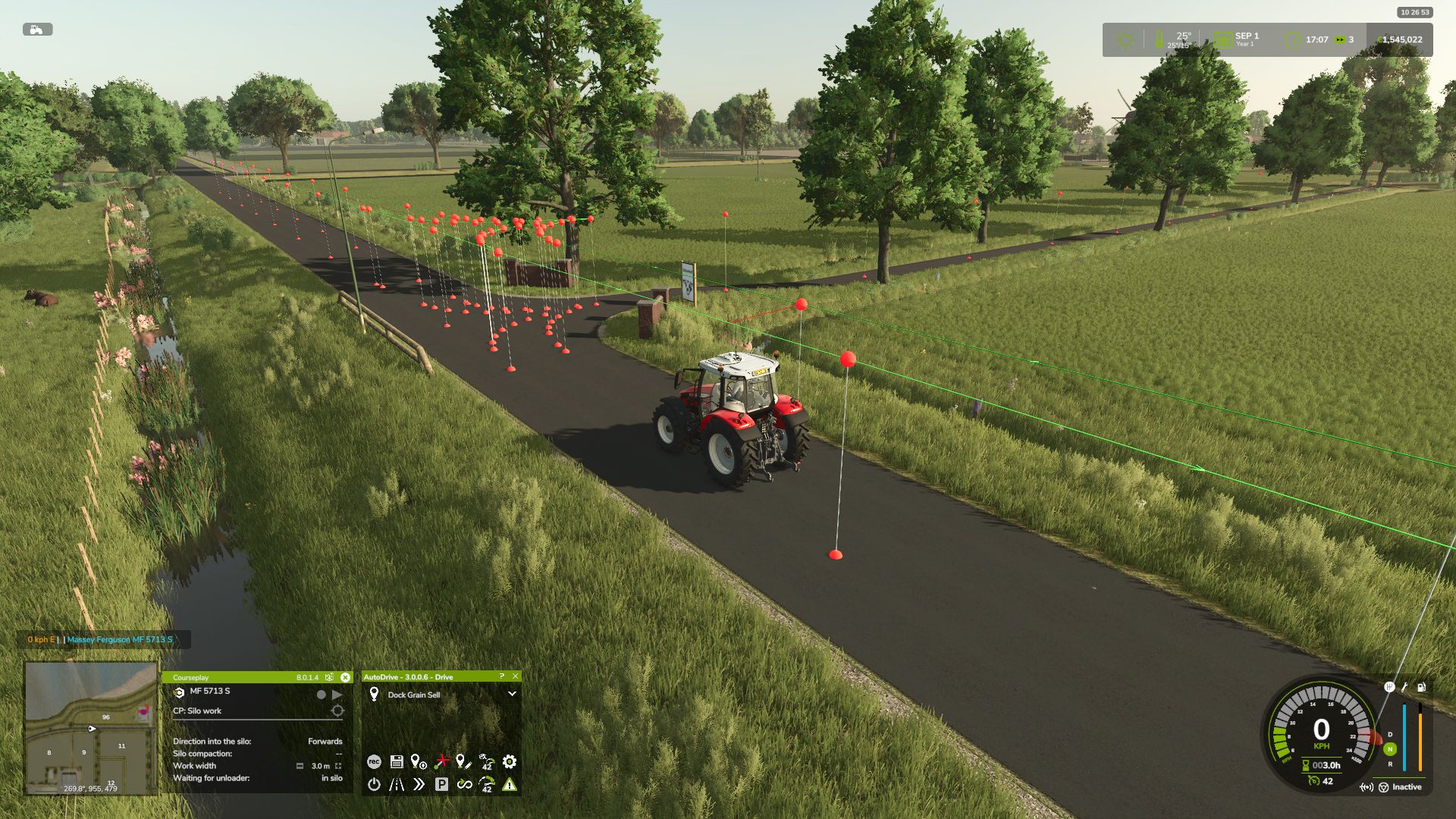Open the Dock Grain Sell destination dropdown
This screenshot has width=1456, height=819.
coord(512,694)
